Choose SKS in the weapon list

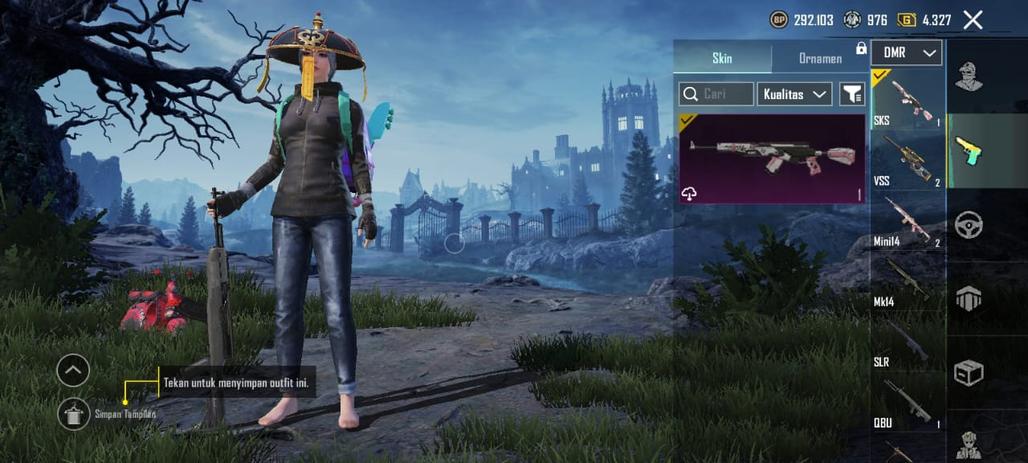908,100
